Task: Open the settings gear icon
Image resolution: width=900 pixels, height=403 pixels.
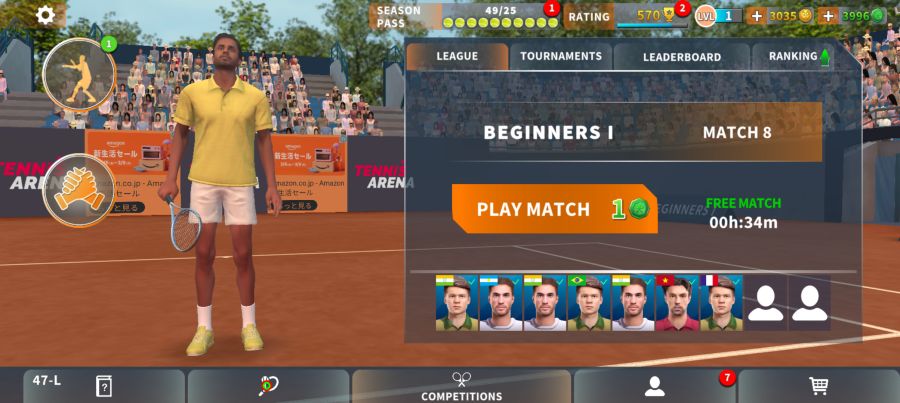Action: 46,14
